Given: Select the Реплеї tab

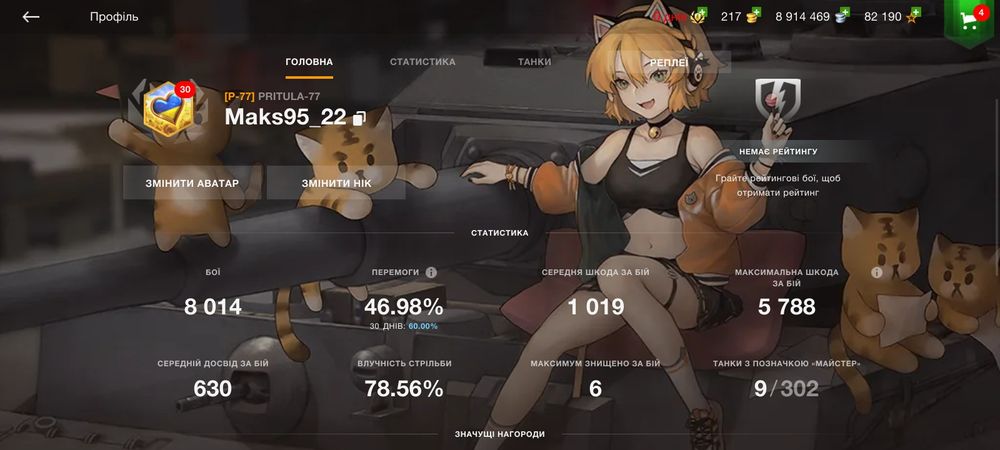Looking at the screenshot, I should pyautogui.click(x=669, y=62).
